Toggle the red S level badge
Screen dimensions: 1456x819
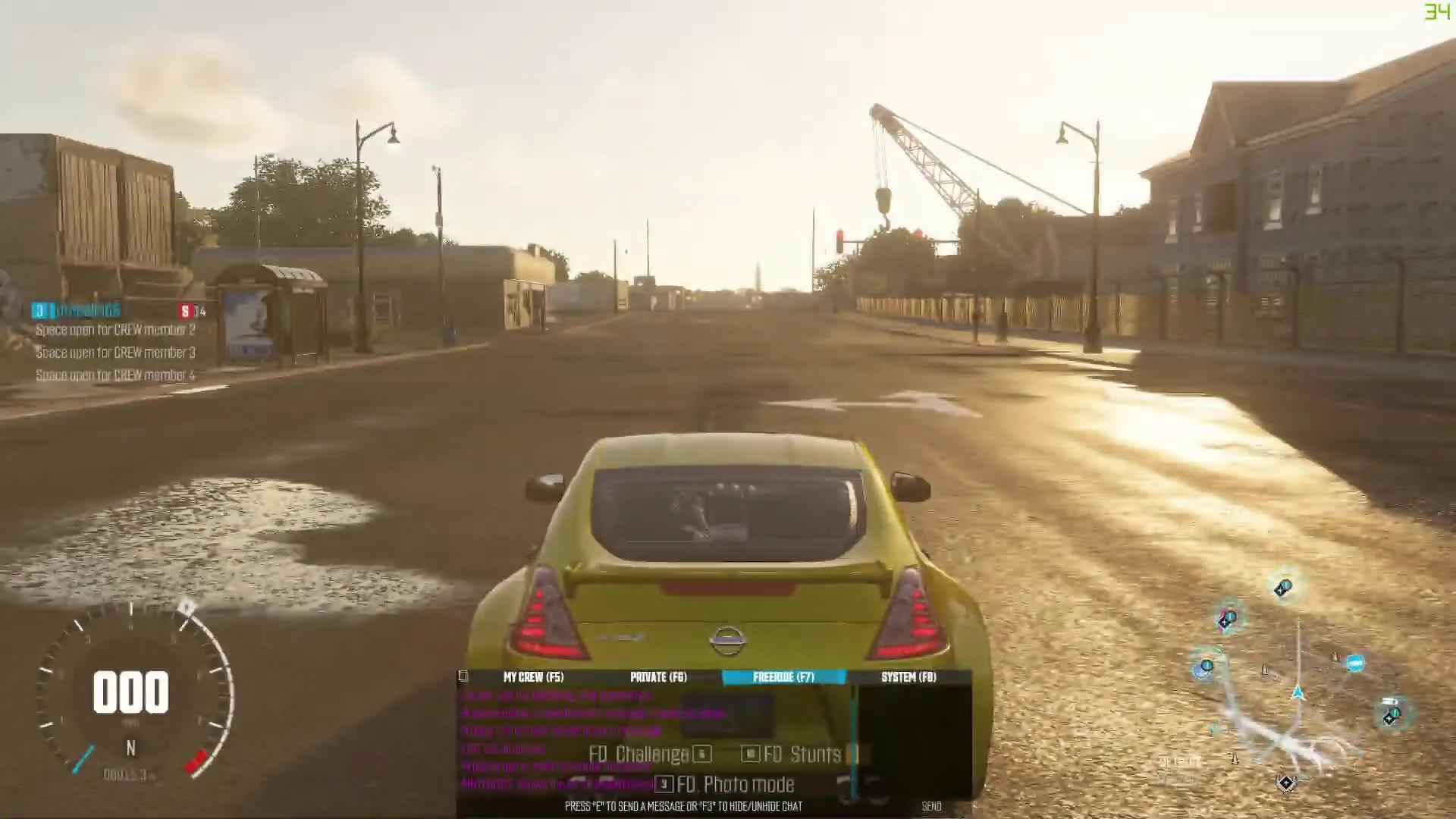pyautogui.click(x=184, y=310)
